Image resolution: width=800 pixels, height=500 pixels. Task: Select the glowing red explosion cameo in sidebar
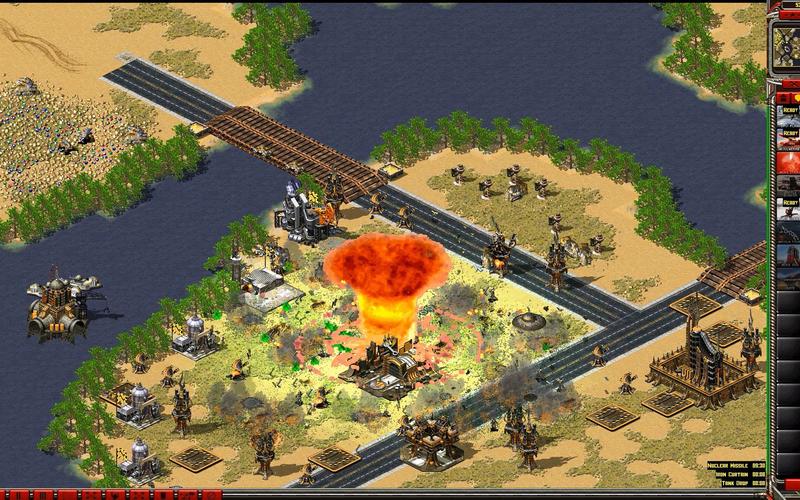(x=789, y=159)
